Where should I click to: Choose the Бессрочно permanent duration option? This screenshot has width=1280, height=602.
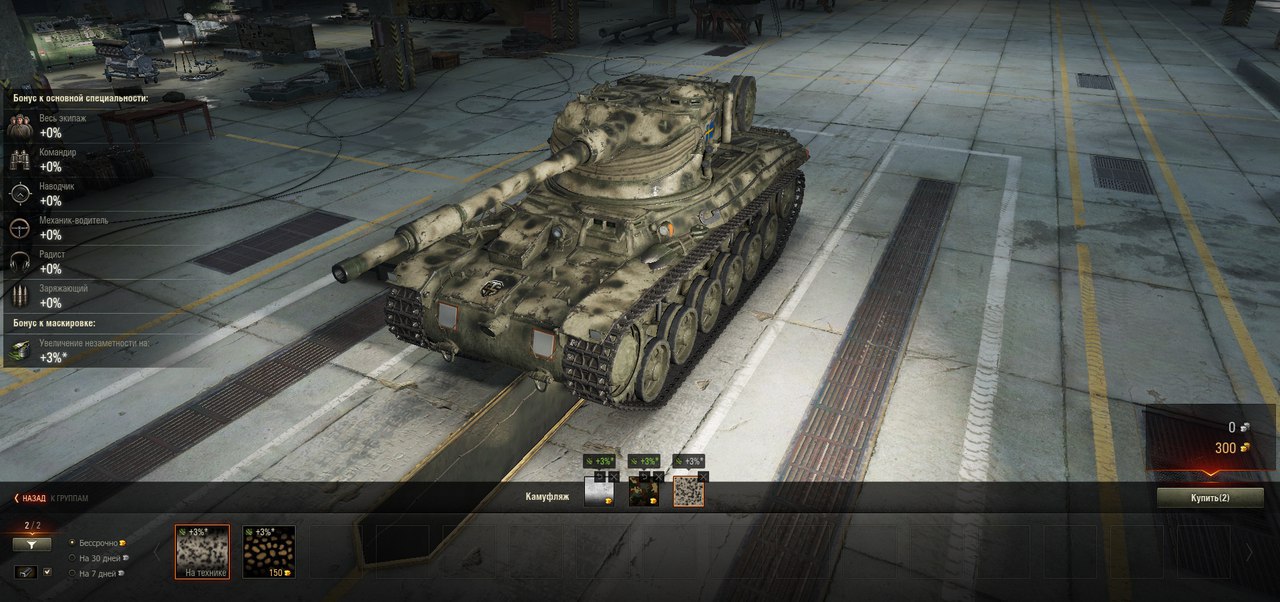point(72,542)
